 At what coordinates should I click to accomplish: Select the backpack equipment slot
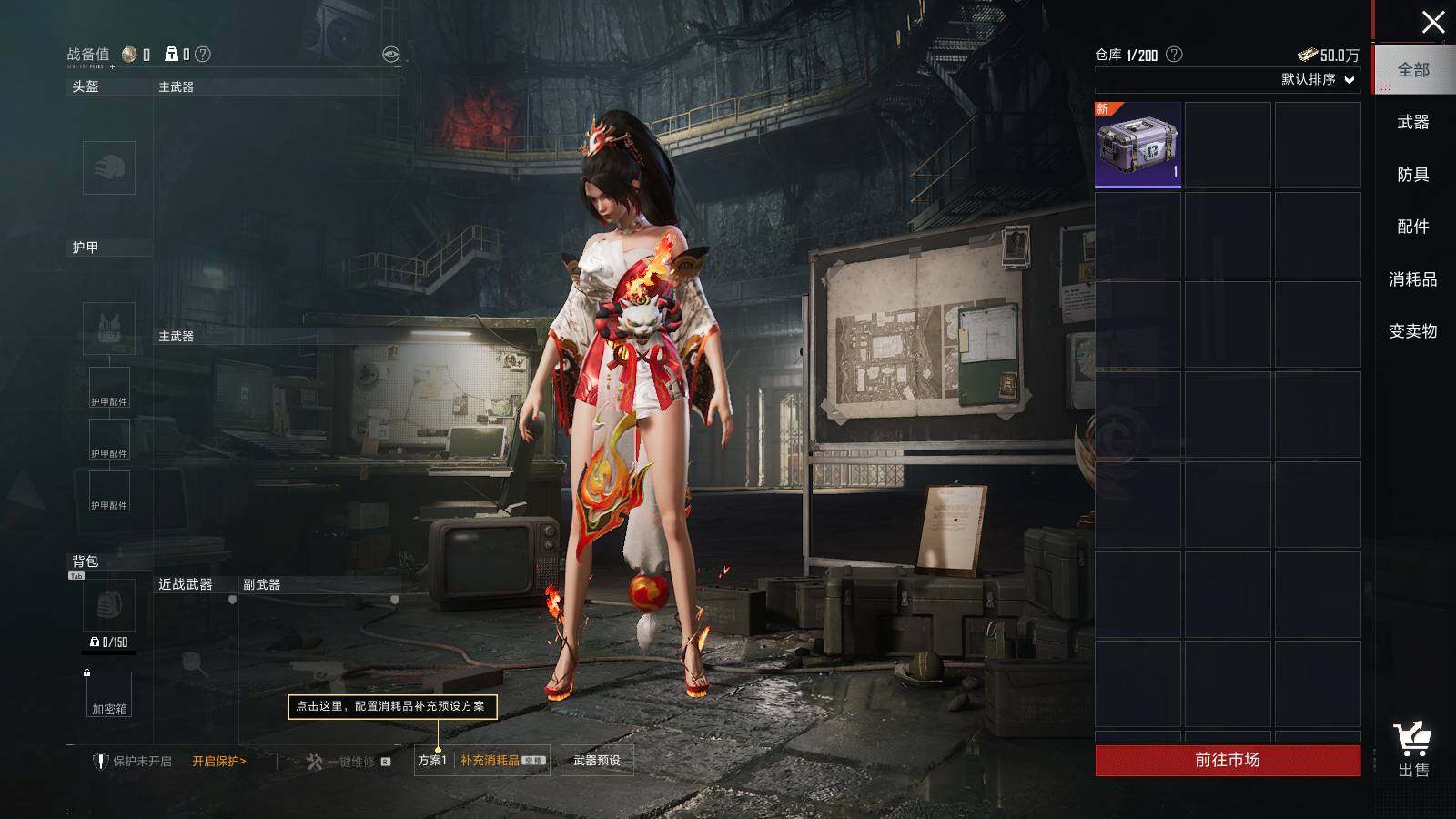pyautogui.click(x=109, y=605)
